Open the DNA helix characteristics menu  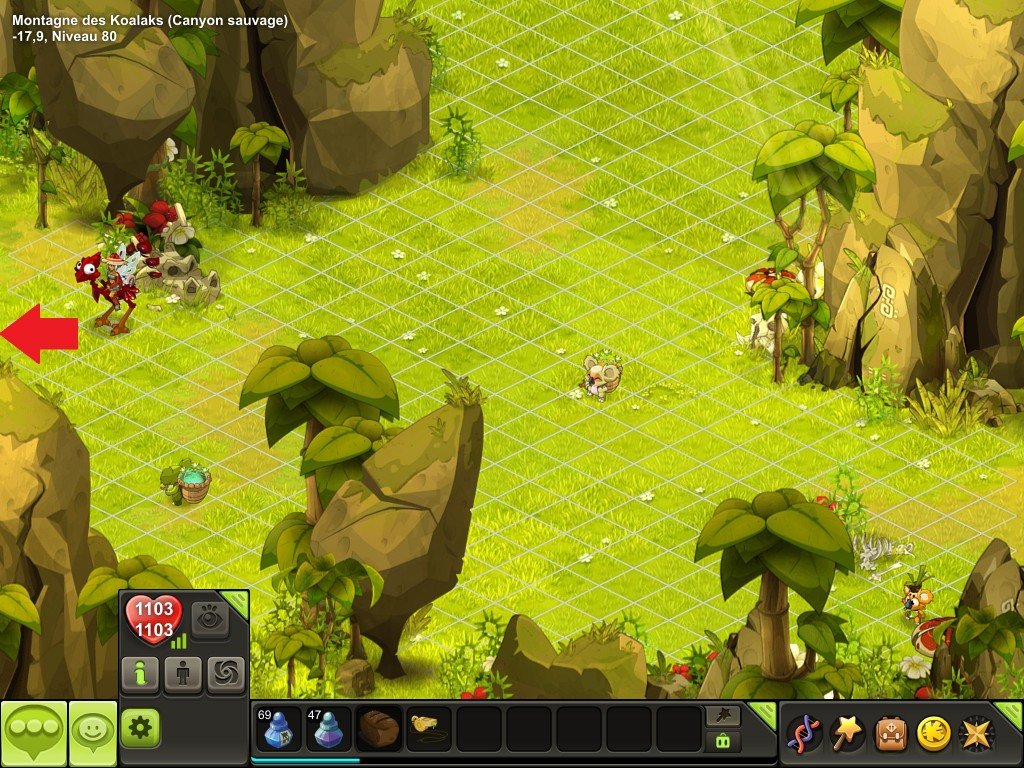tap(804, 734)
